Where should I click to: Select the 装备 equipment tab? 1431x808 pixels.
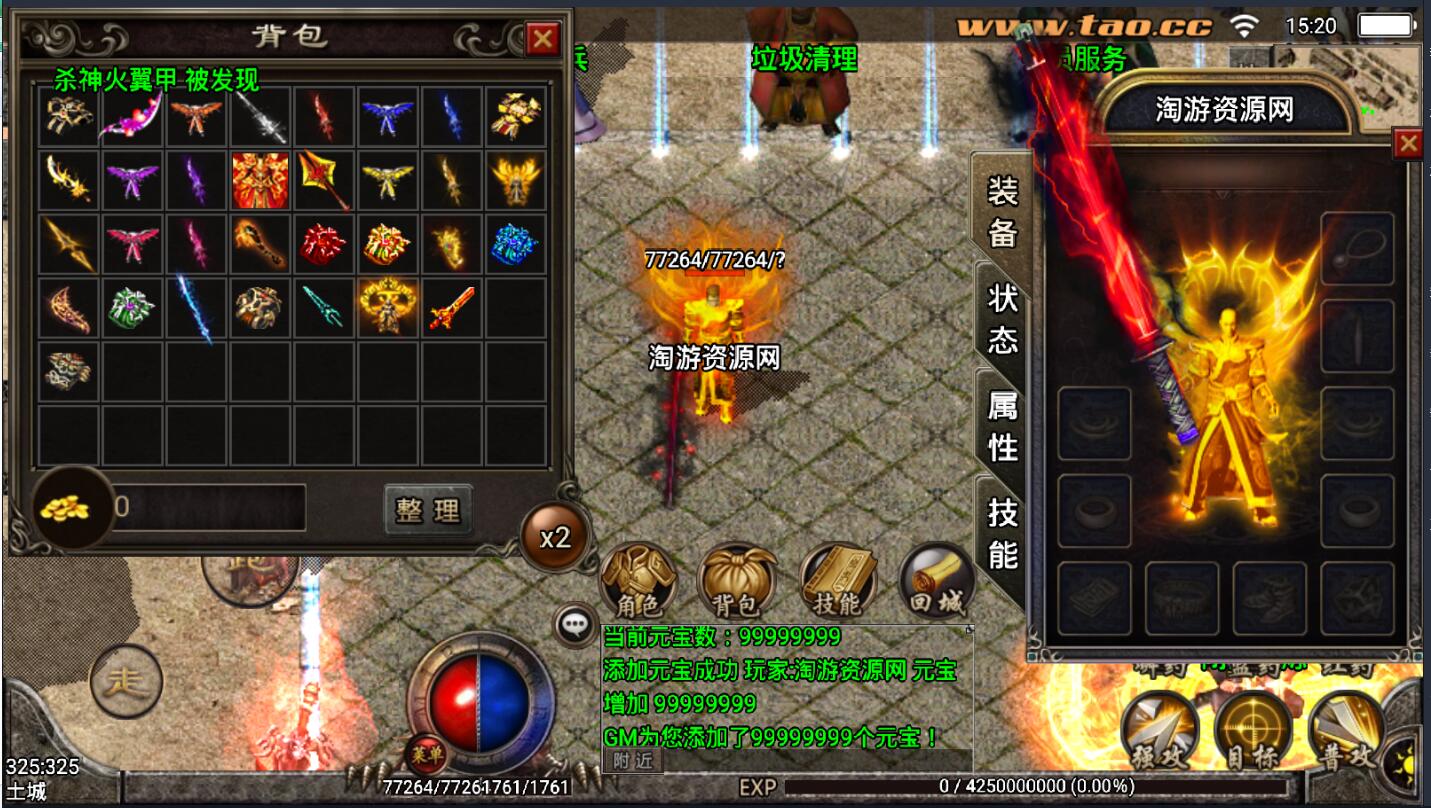pyautogui.click(x=1002, y=210)
